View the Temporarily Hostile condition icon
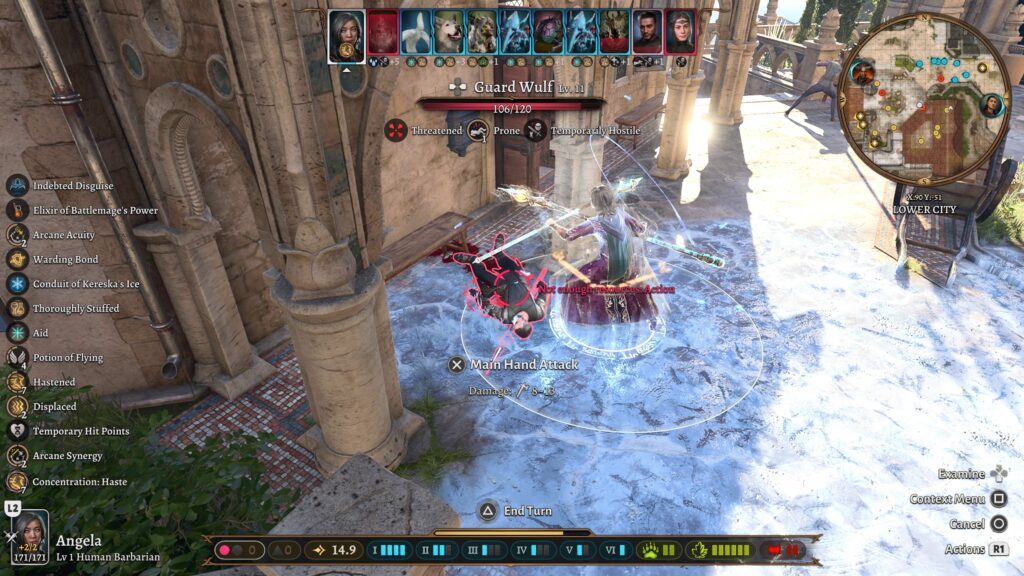1024x576 pixels. pyautogui.click(x=535, y=130)
